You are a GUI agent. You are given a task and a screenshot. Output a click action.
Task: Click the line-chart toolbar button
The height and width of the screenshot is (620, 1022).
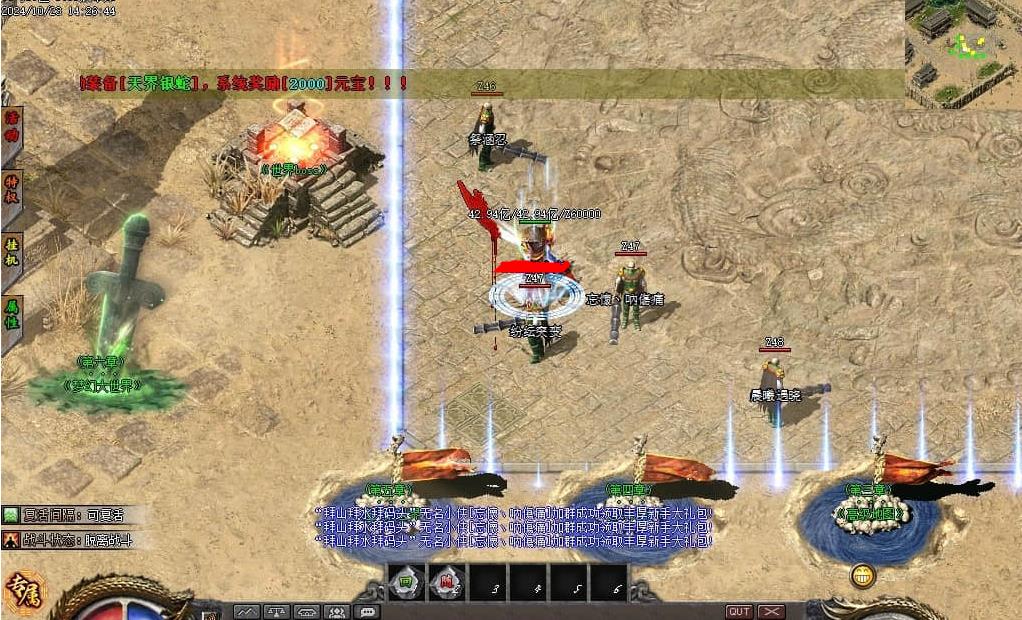247,611
